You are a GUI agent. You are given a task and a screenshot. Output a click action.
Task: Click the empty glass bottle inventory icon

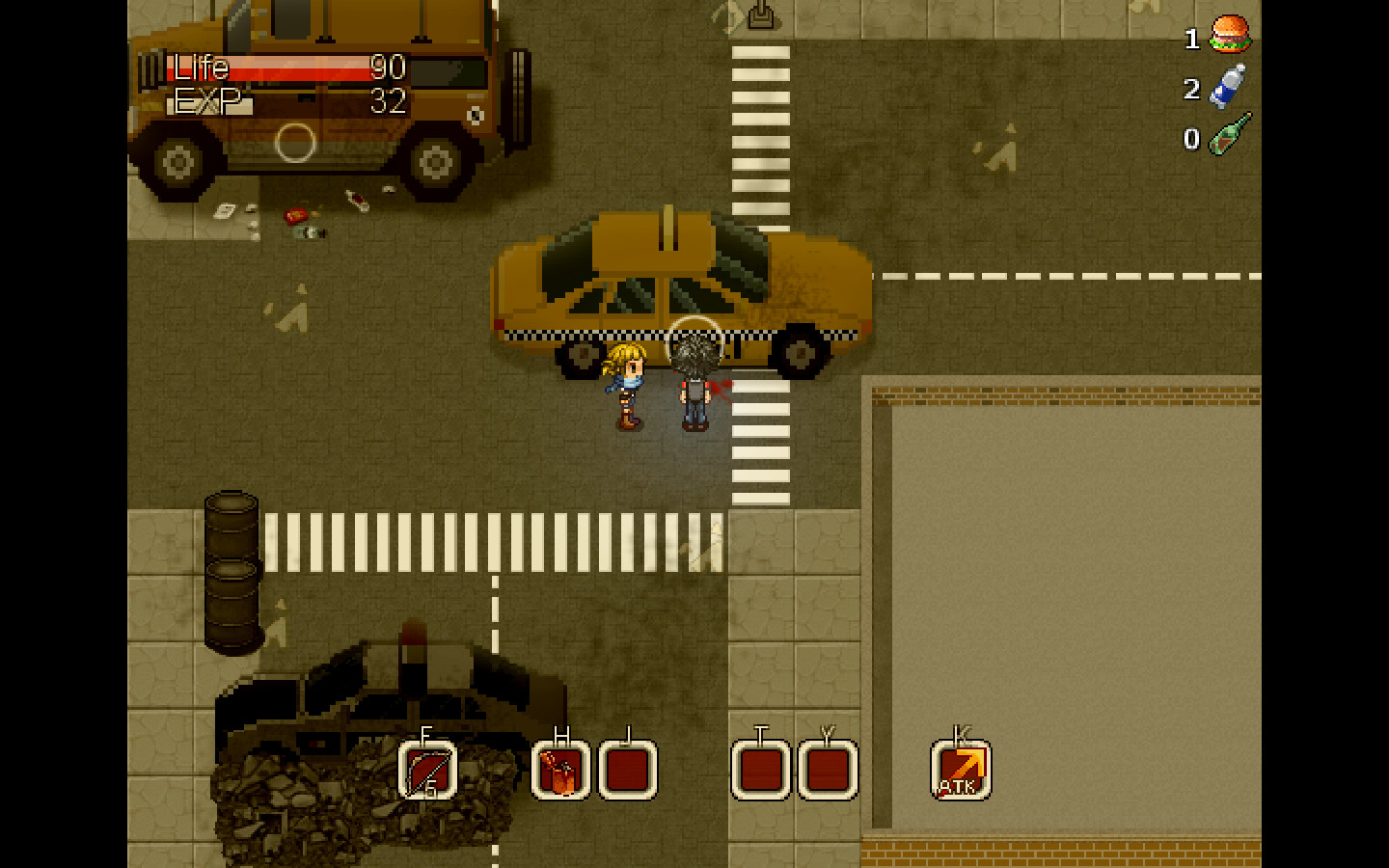[1230, 135]
